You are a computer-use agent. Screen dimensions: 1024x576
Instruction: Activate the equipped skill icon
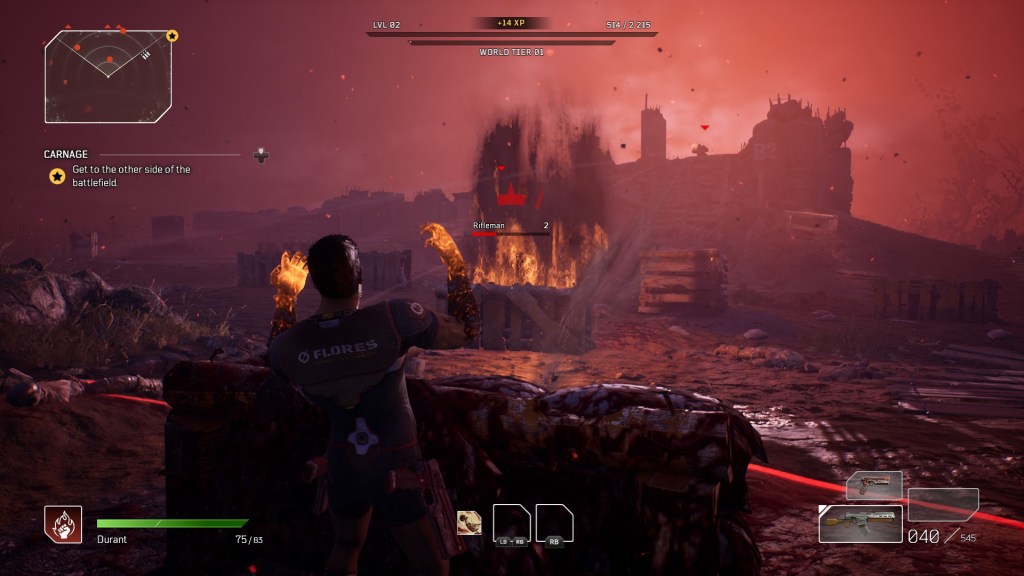467,523
